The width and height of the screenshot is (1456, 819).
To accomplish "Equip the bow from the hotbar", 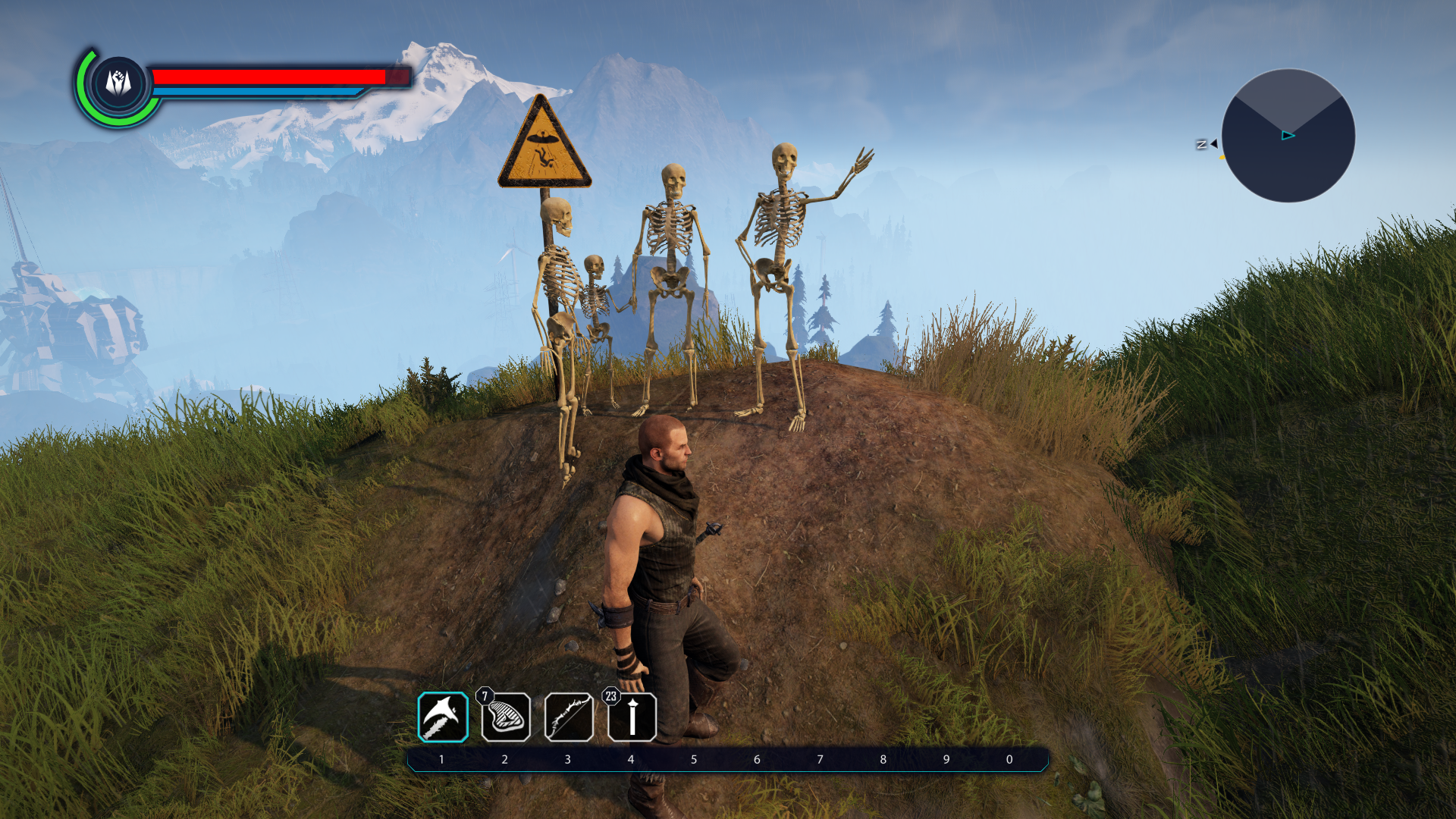I will 569,717.
